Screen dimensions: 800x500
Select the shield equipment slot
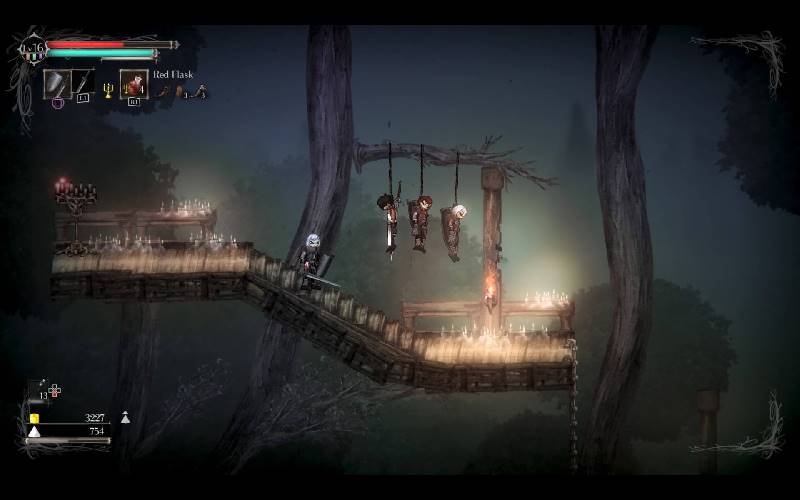pyautogui.click(x=56, y=83)
